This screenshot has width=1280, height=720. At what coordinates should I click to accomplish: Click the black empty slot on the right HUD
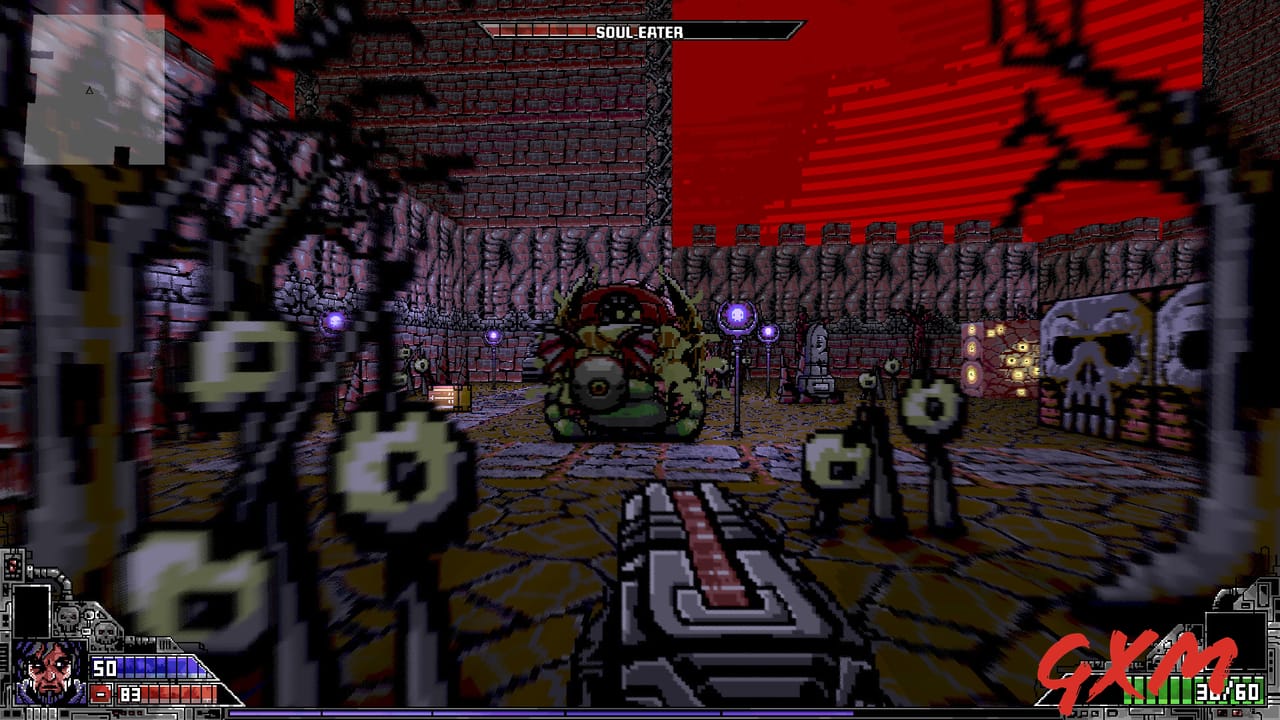[1238, 640]
